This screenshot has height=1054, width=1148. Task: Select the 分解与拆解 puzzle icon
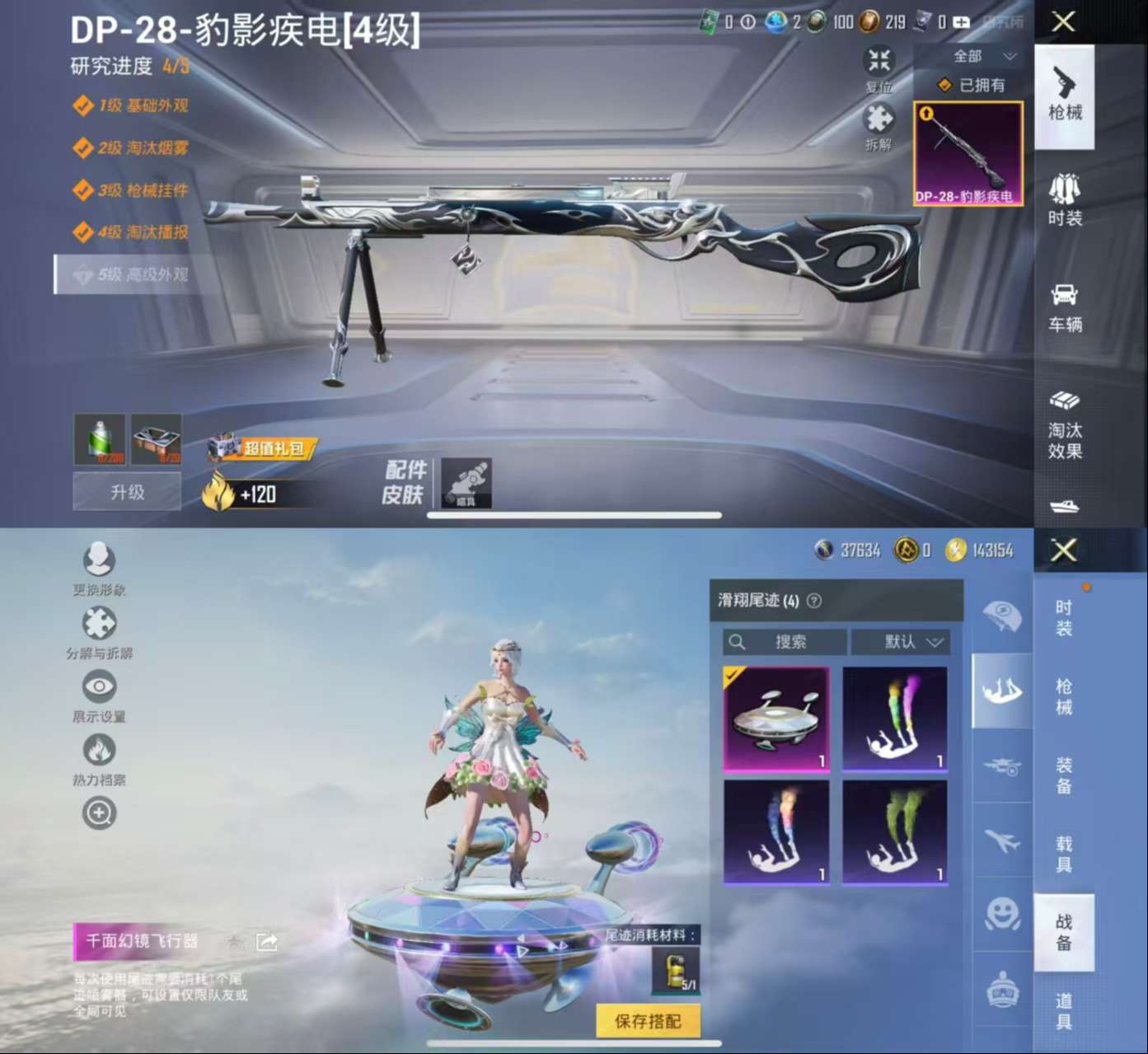(x=99, y=625)
